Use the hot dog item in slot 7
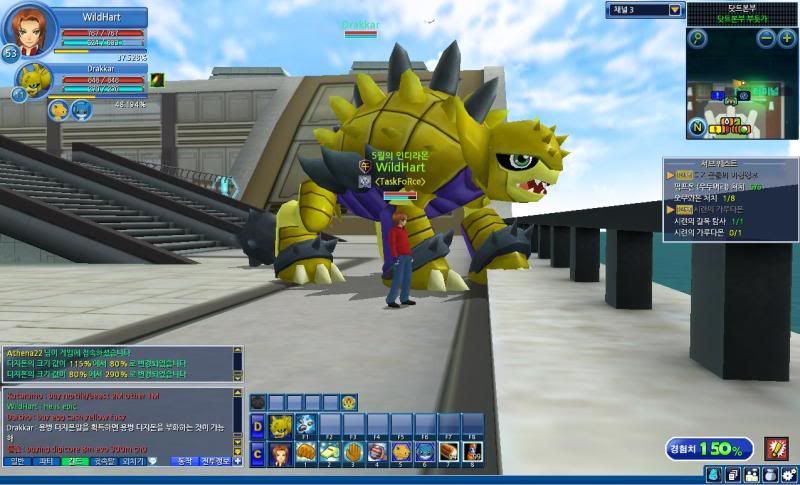The width and height of the screenshot is (800, 485). (x=448, y=454)
